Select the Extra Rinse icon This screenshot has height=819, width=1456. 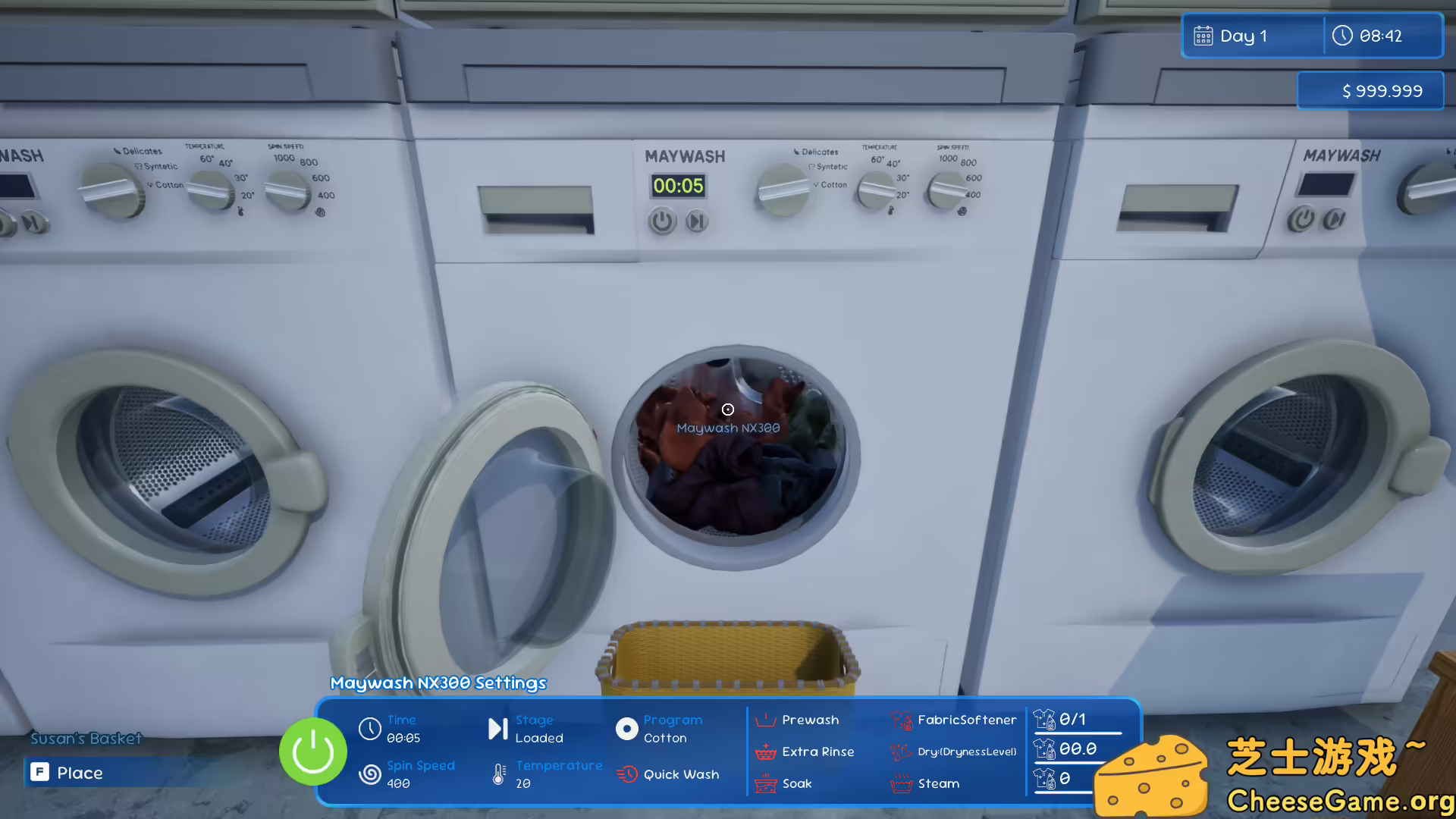[x=766, y=752]
